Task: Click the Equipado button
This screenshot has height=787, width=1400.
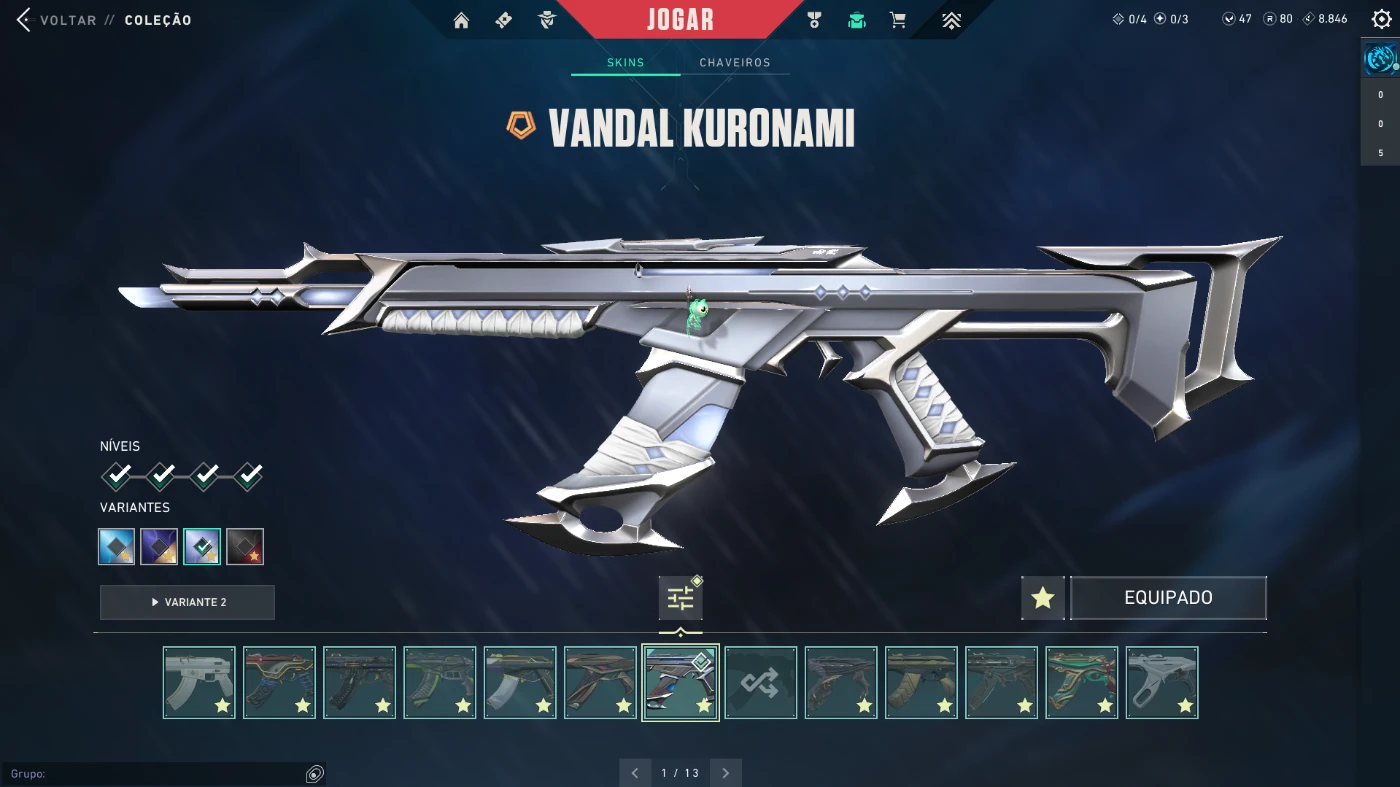Action: (x=1168, y=598)
